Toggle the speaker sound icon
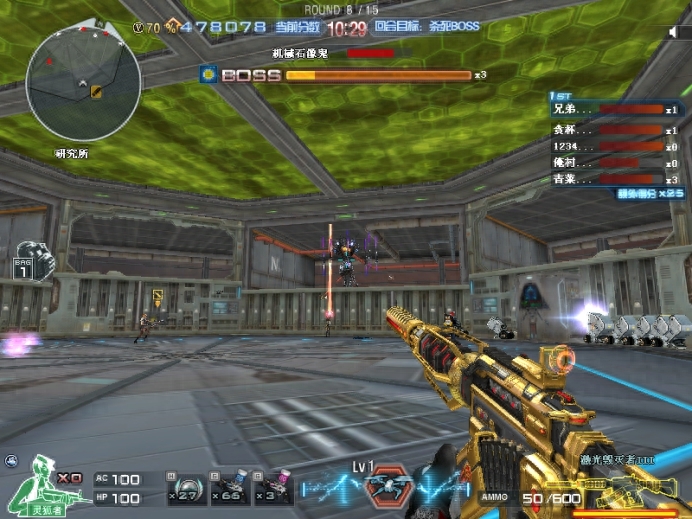The image size is (692, 519). [673, 33]
